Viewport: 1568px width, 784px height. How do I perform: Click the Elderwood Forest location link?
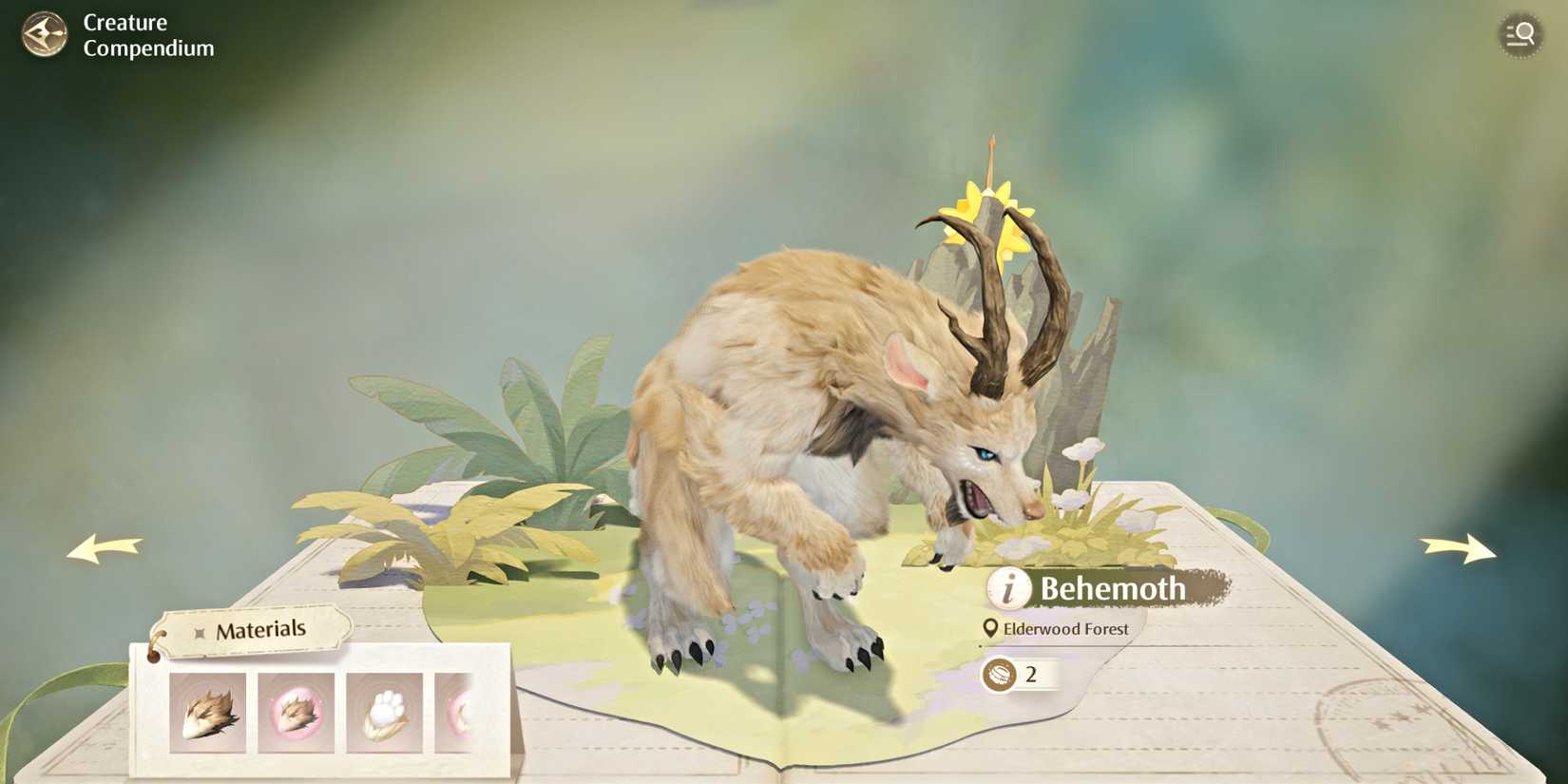pyautogui.click(x=1064, y=628)
